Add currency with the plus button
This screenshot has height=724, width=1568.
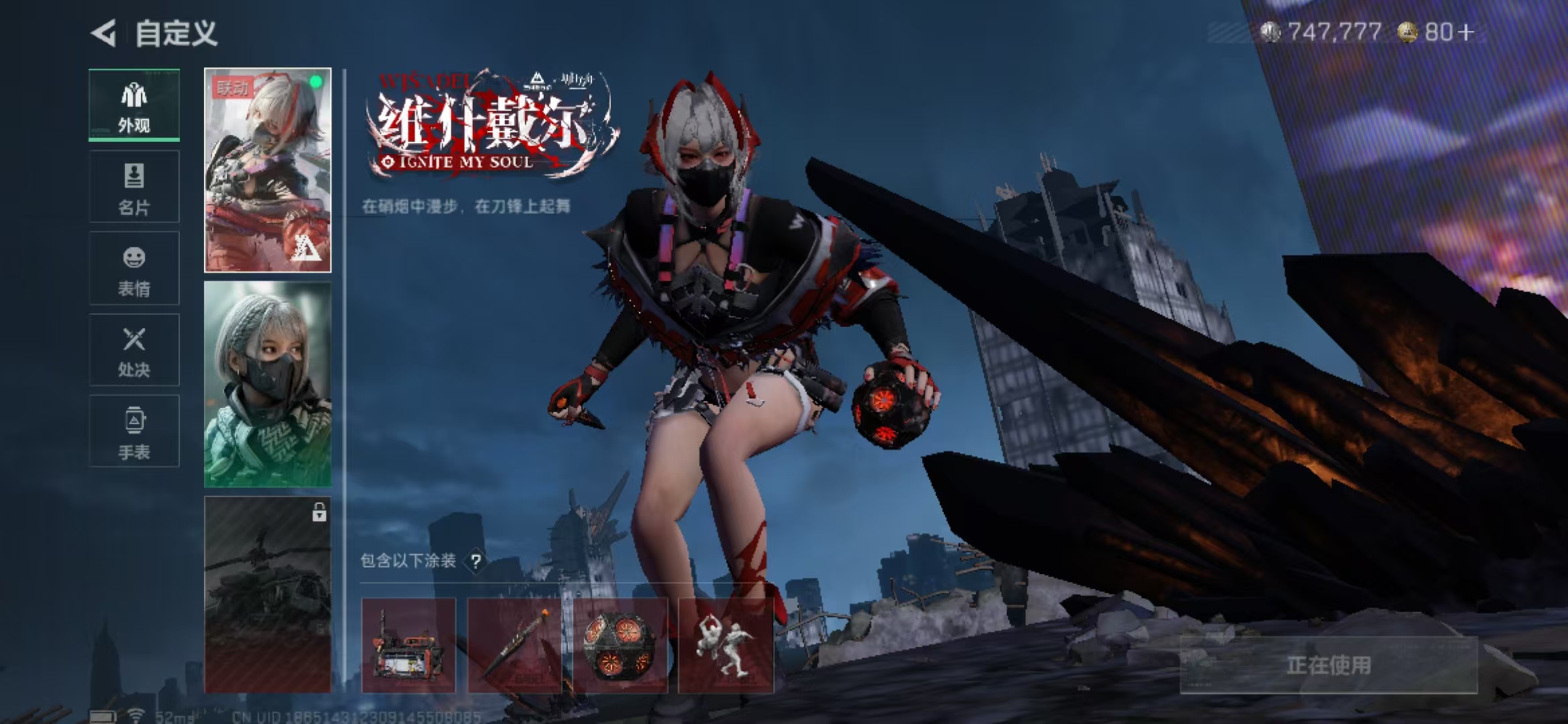[x=1466, y=32]
